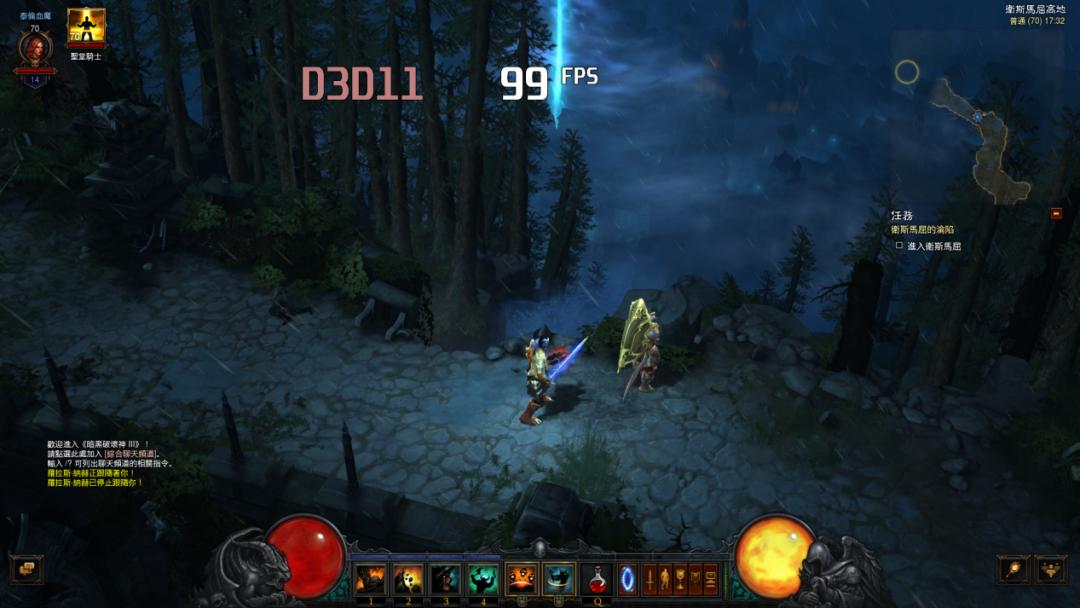The width and height of the screenshot is (1080, 608).
Task: Select the orange left-mouse skill icon
Action: coord(521,579)
